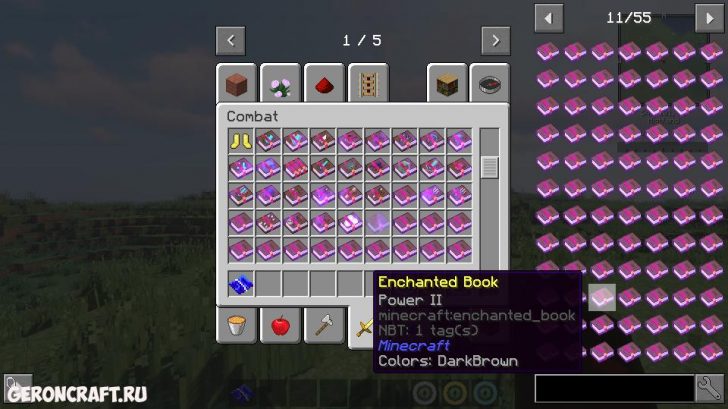This screenshot has height=409, width=728.
Task: Open the Decoration Blocks flower tab
Action: 281,85
